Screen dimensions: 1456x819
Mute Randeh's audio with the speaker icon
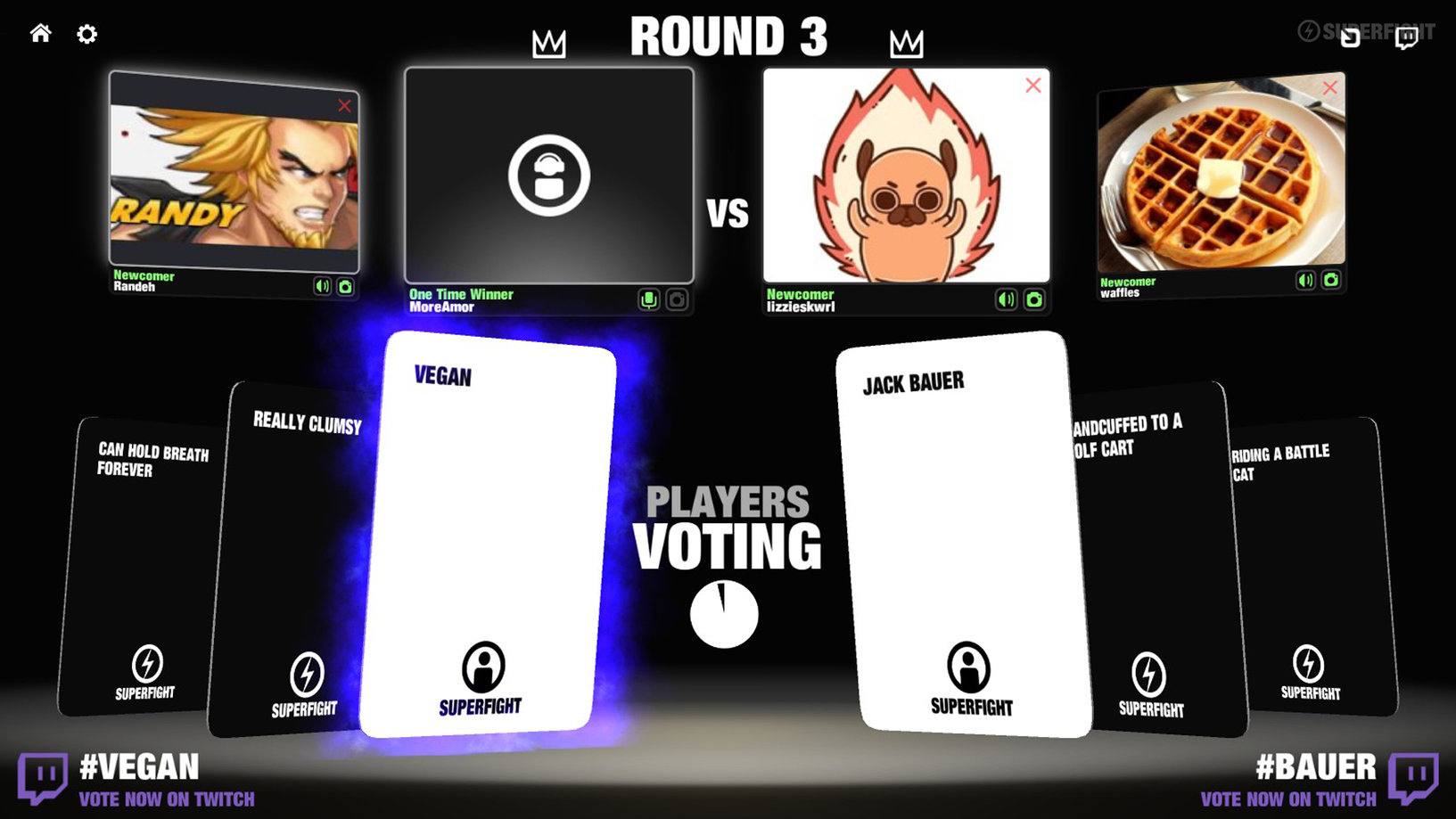pyautogui.click(x=323, y=287)
